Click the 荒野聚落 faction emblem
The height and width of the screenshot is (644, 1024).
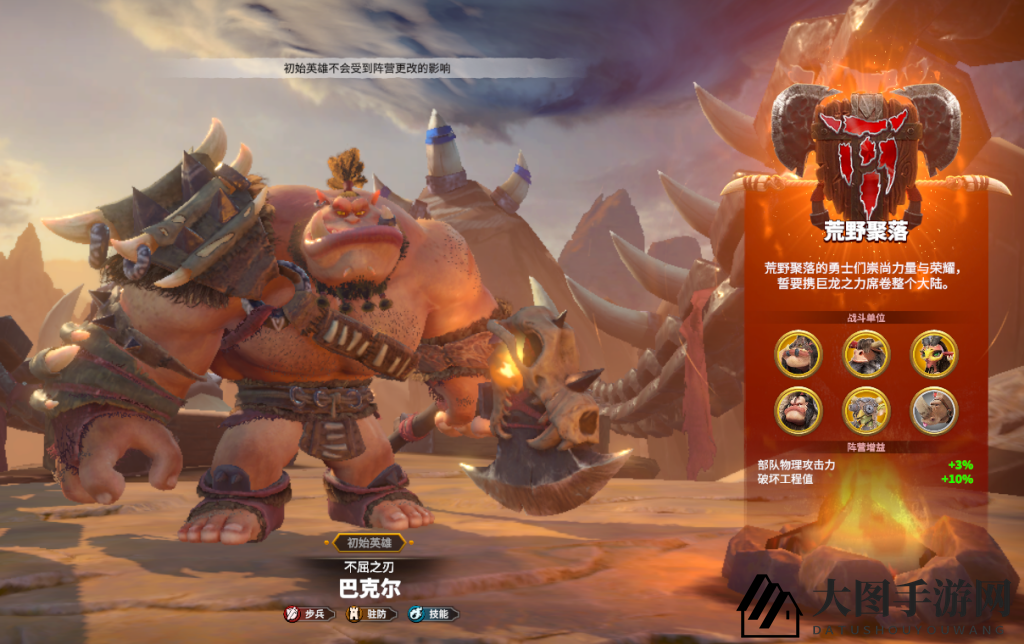(x=866, y=145)
